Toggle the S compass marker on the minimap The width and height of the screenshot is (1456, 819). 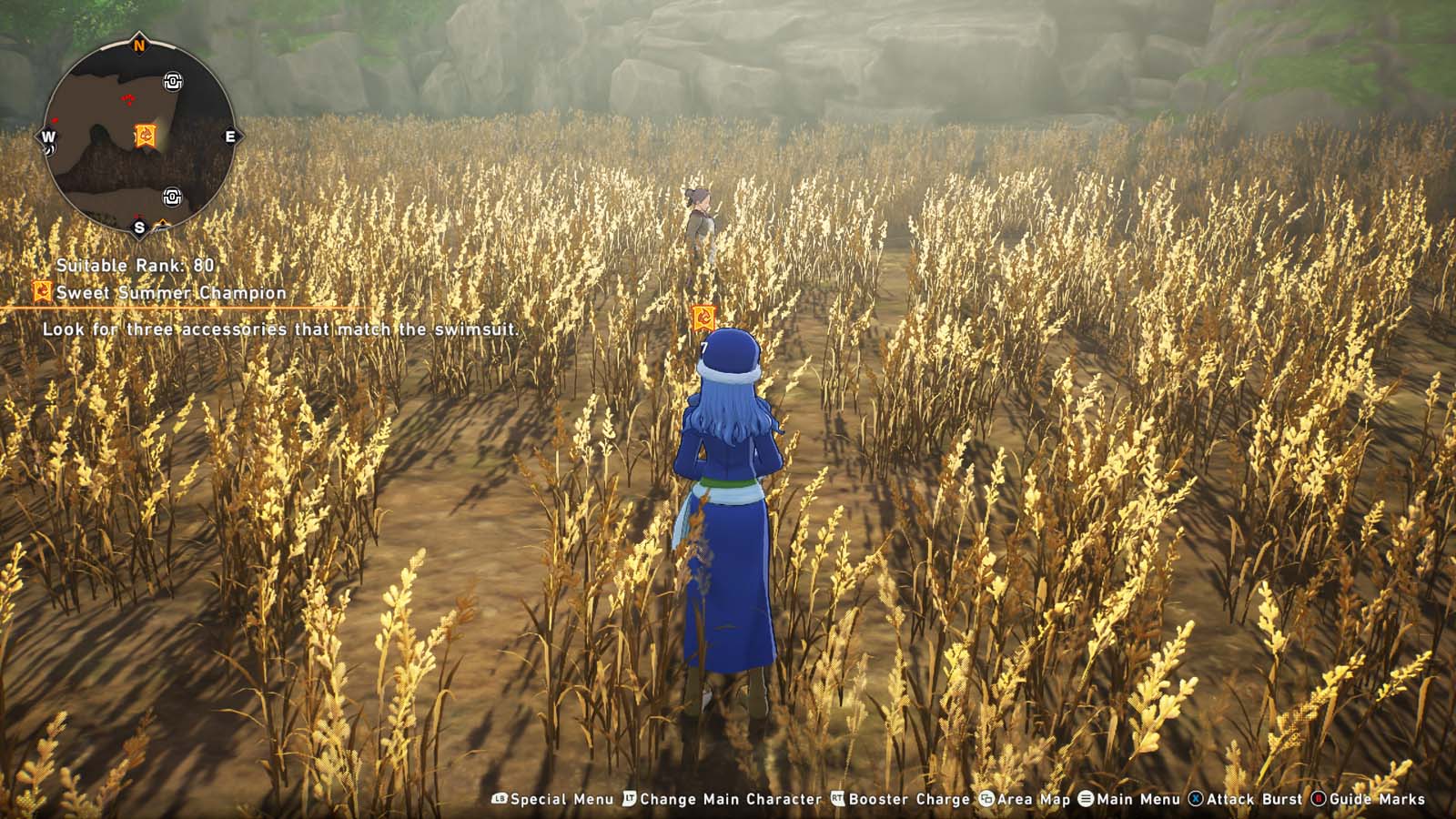[x=139, y=227]
